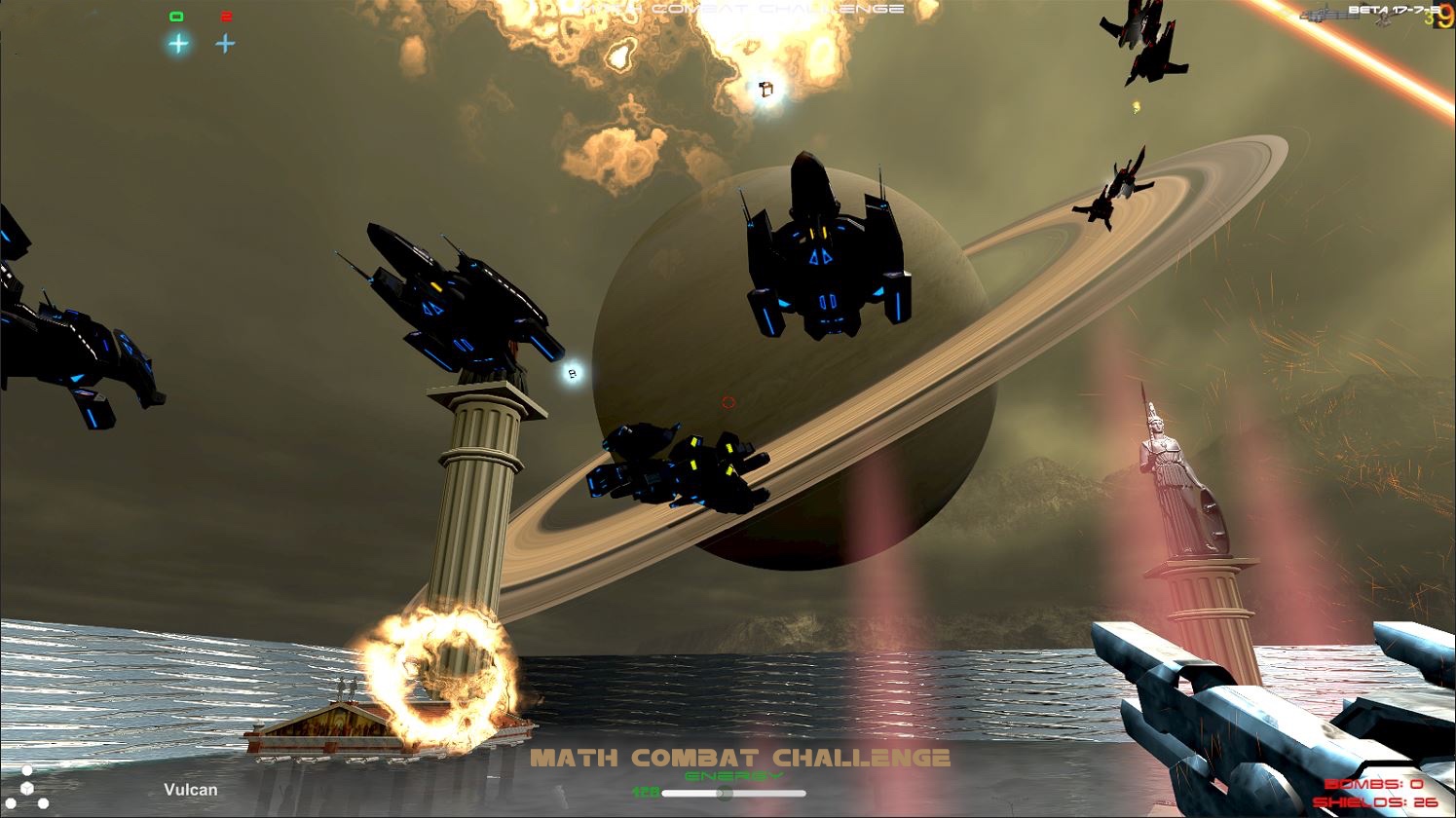
Task: Click the MATH COMBAT CHALLENGE title at top
Action: click(740, 7)
